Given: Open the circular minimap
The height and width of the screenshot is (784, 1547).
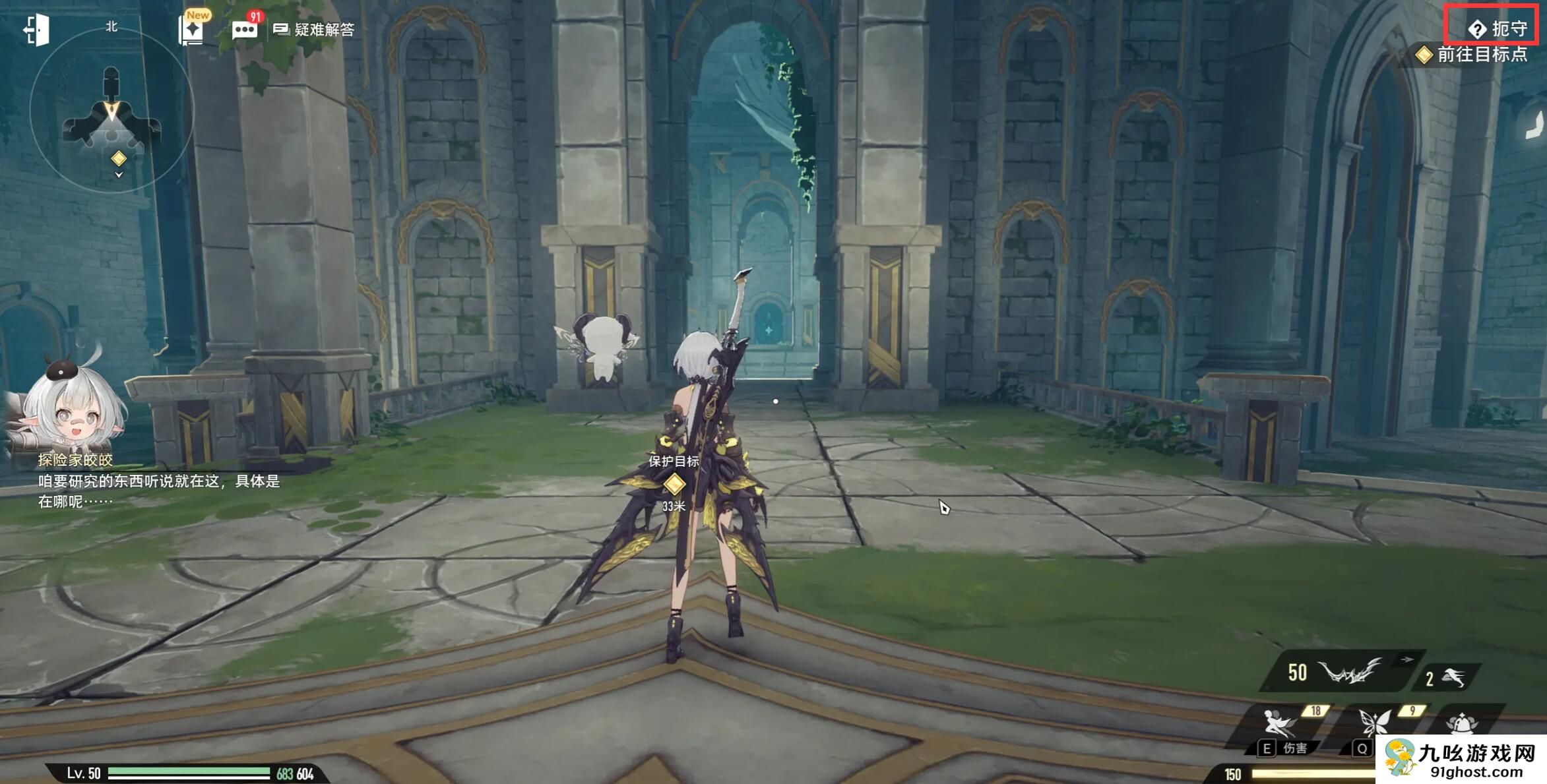Looking at the screenshot, I should coord(111,111).
